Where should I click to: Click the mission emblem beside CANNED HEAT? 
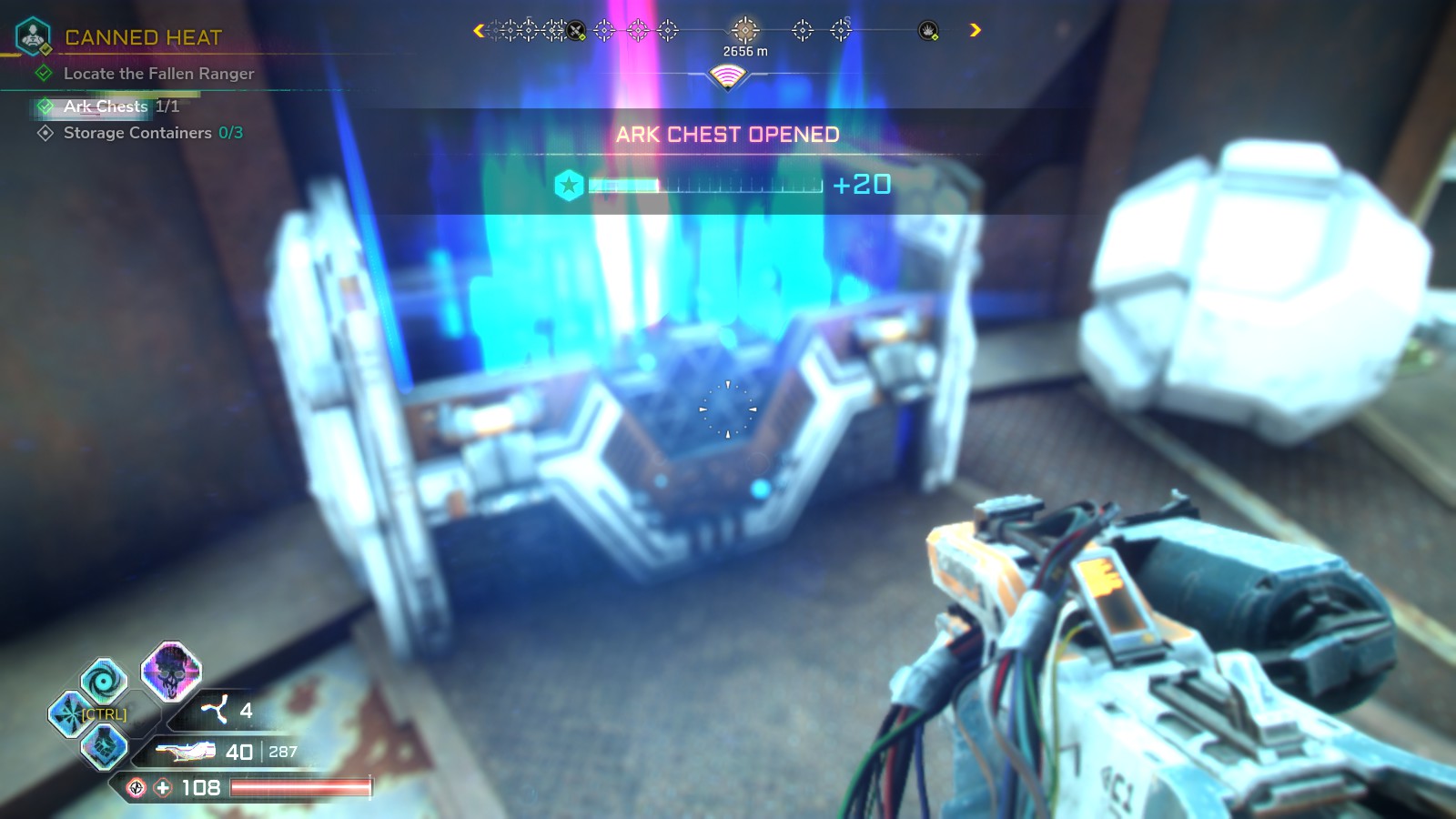pos(33,36)
